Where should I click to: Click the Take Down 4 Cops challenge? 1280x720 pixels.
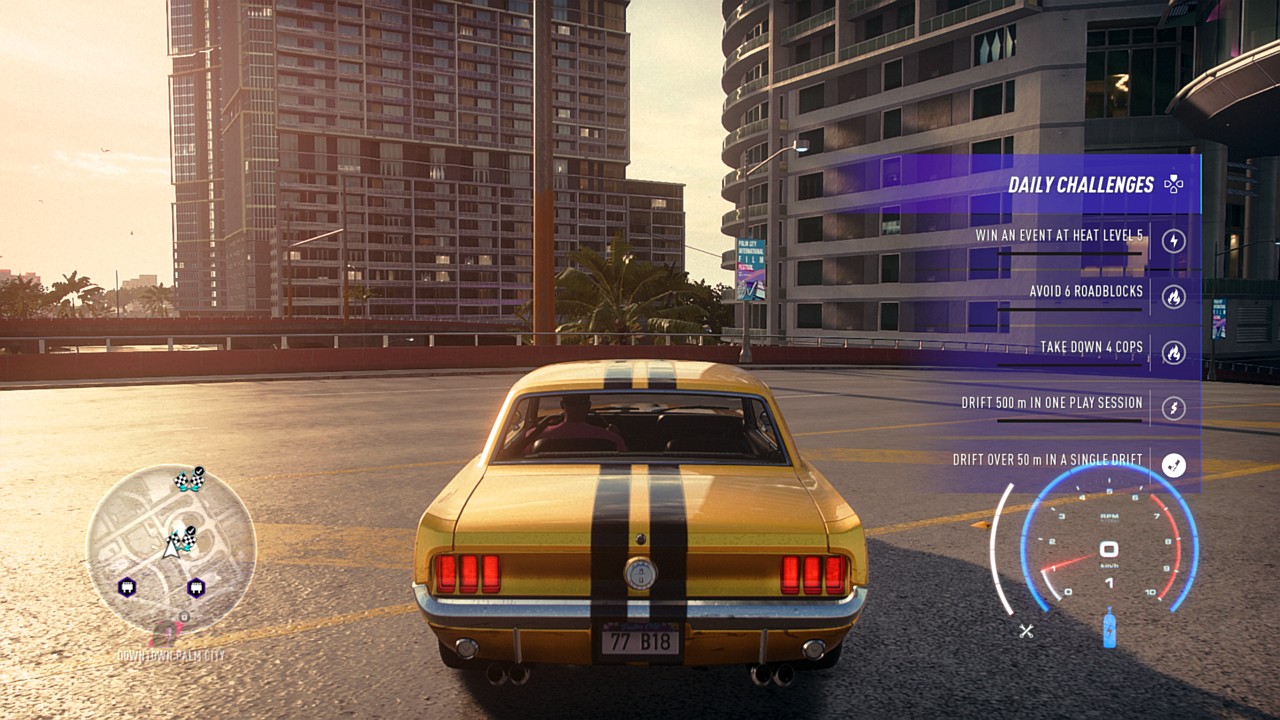[x=1092, y=348]
